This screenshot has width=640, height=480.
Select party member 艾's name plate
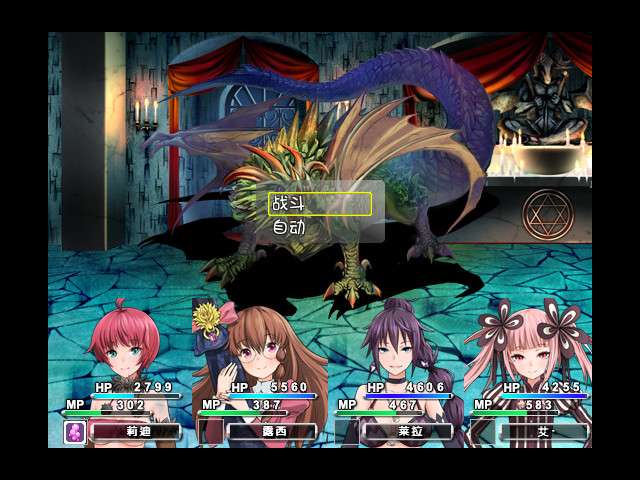543,432
